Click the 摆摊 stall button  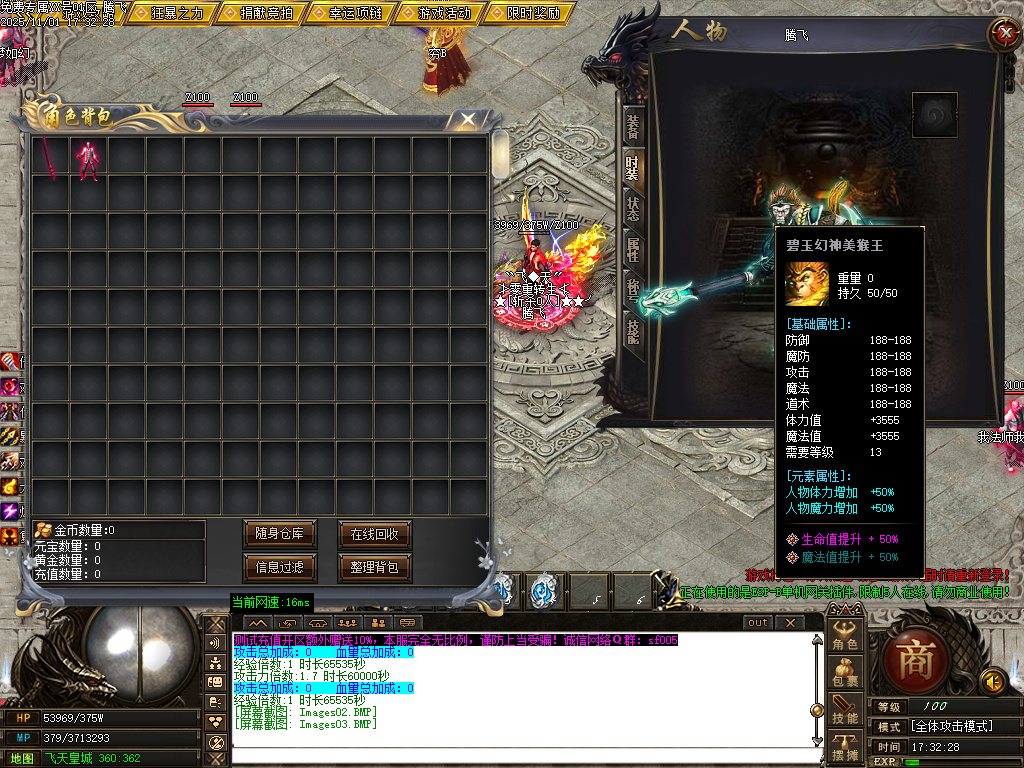click(x=845, y=749)
